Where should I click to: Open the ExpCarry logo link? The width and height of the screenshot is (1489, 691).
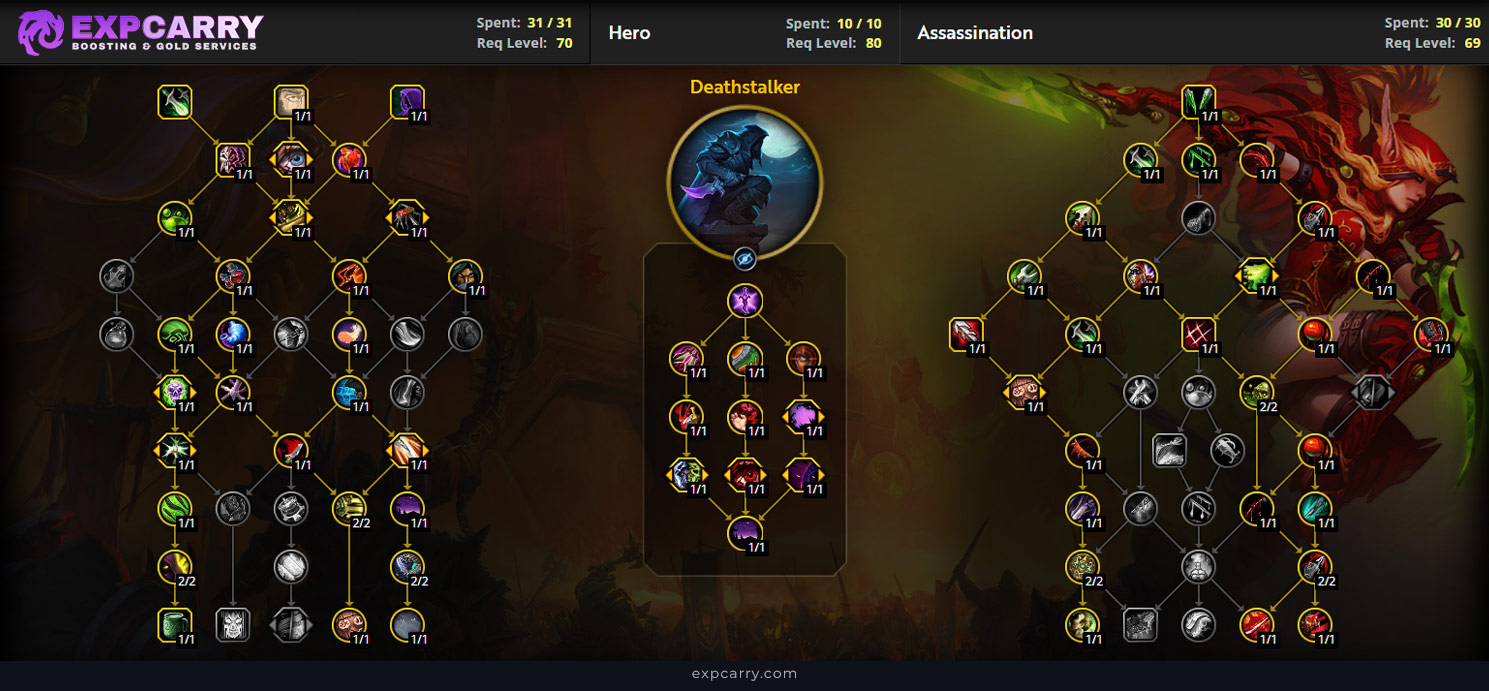(x=140, y=32)
